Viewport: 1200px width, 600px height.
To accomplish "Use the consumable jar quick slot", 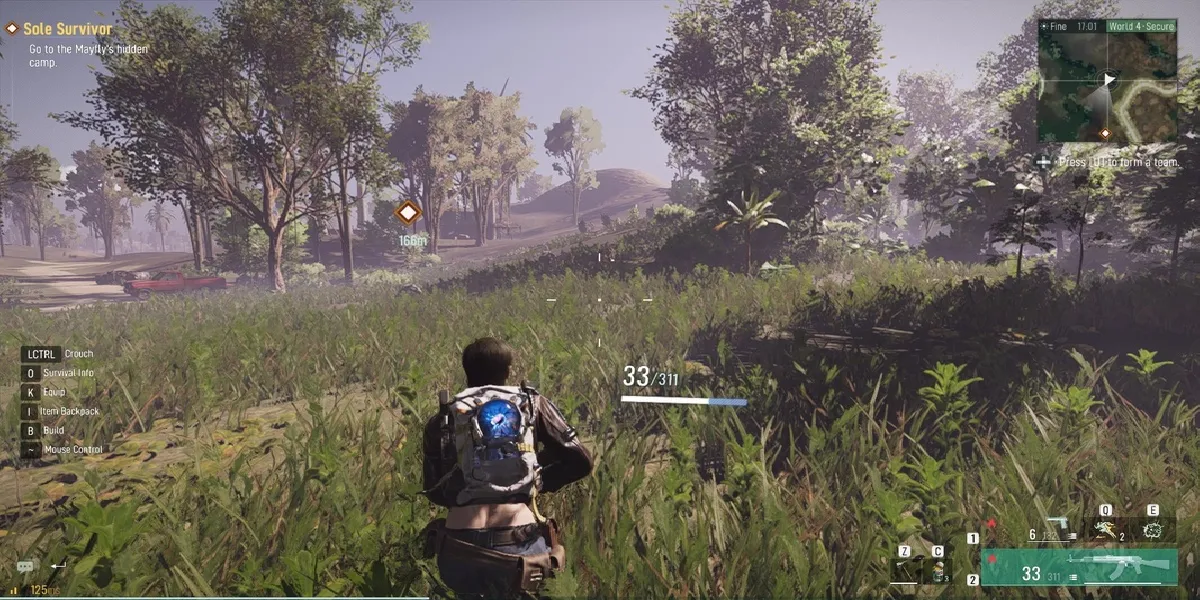I will 938,570.
